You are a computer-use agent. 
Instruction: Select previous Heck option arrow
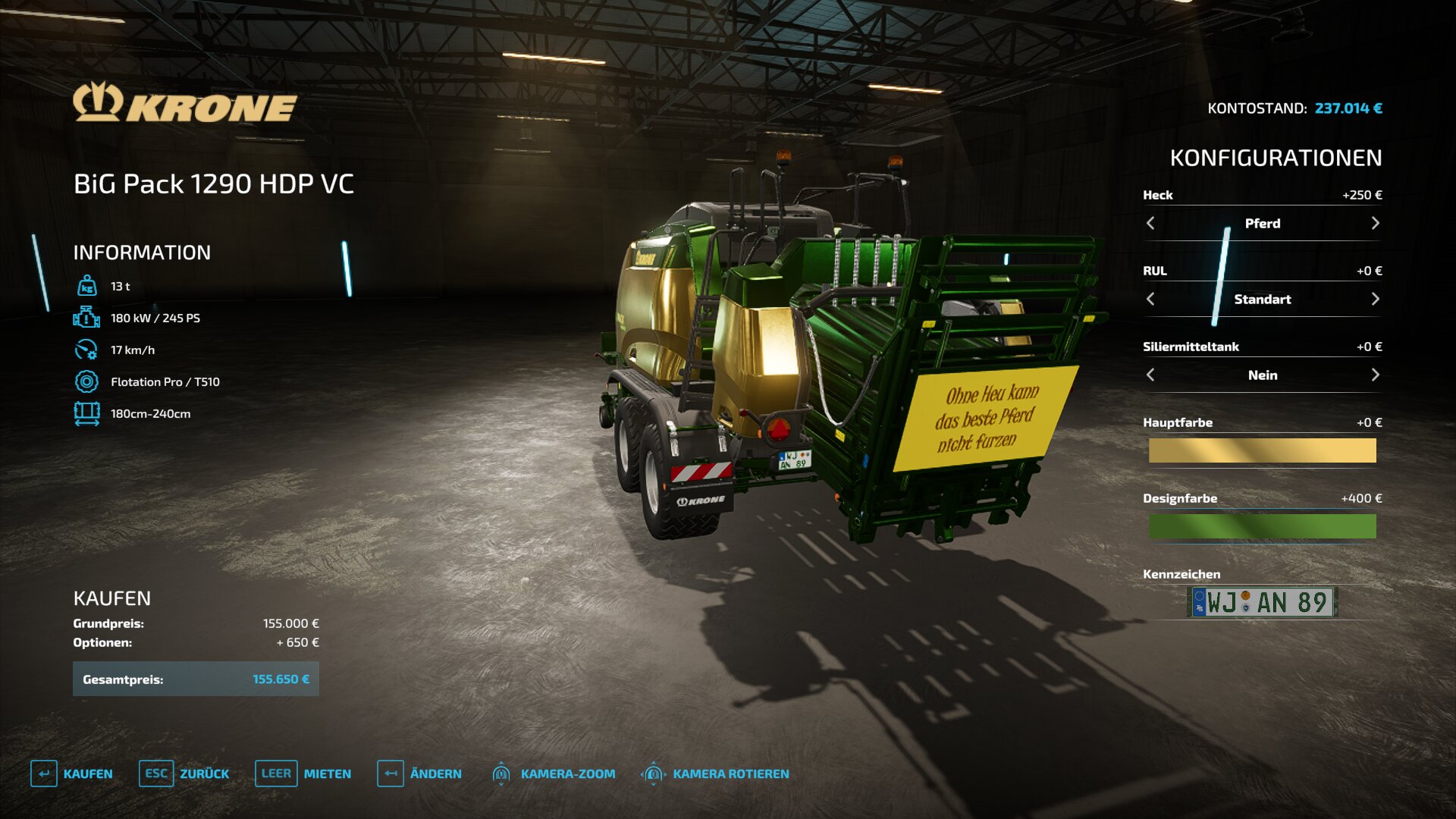[x=1150, y=223]
